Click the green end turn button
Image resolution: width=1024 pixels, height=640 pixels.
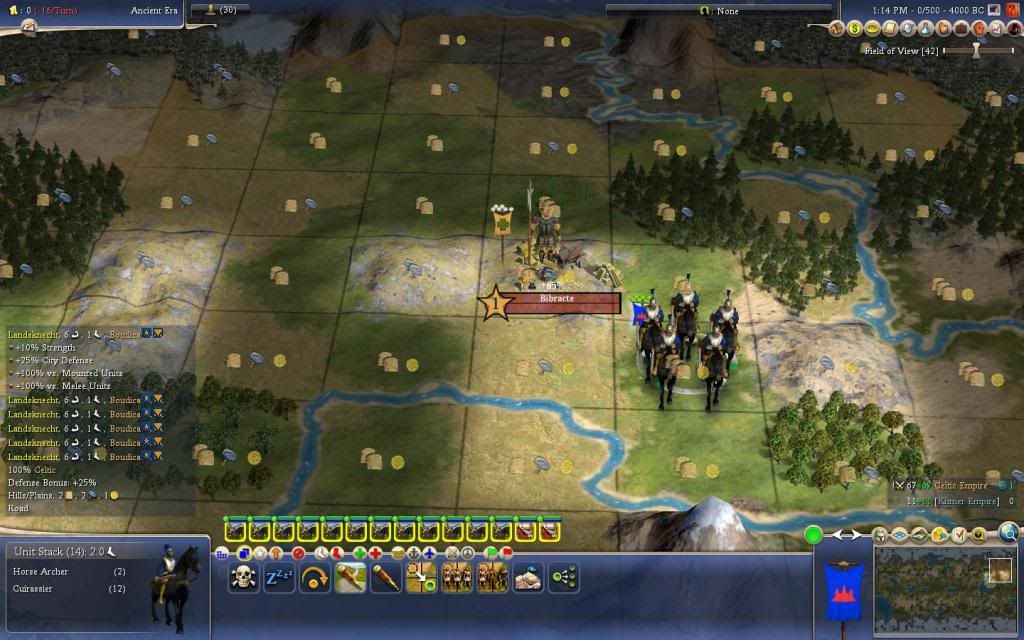(814, 535)
